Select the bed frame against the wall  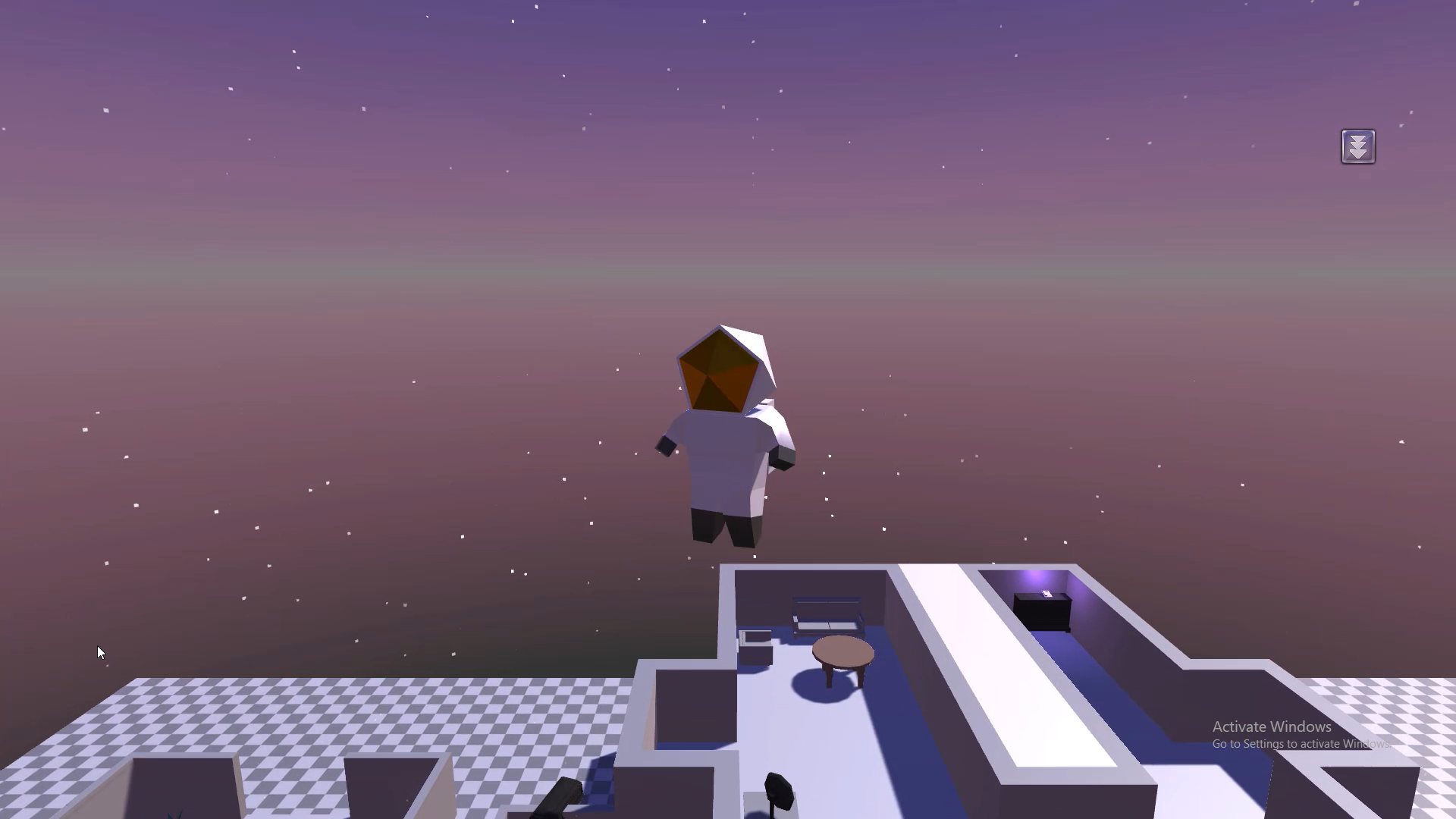pyautogui.click(x=827, y=614)
